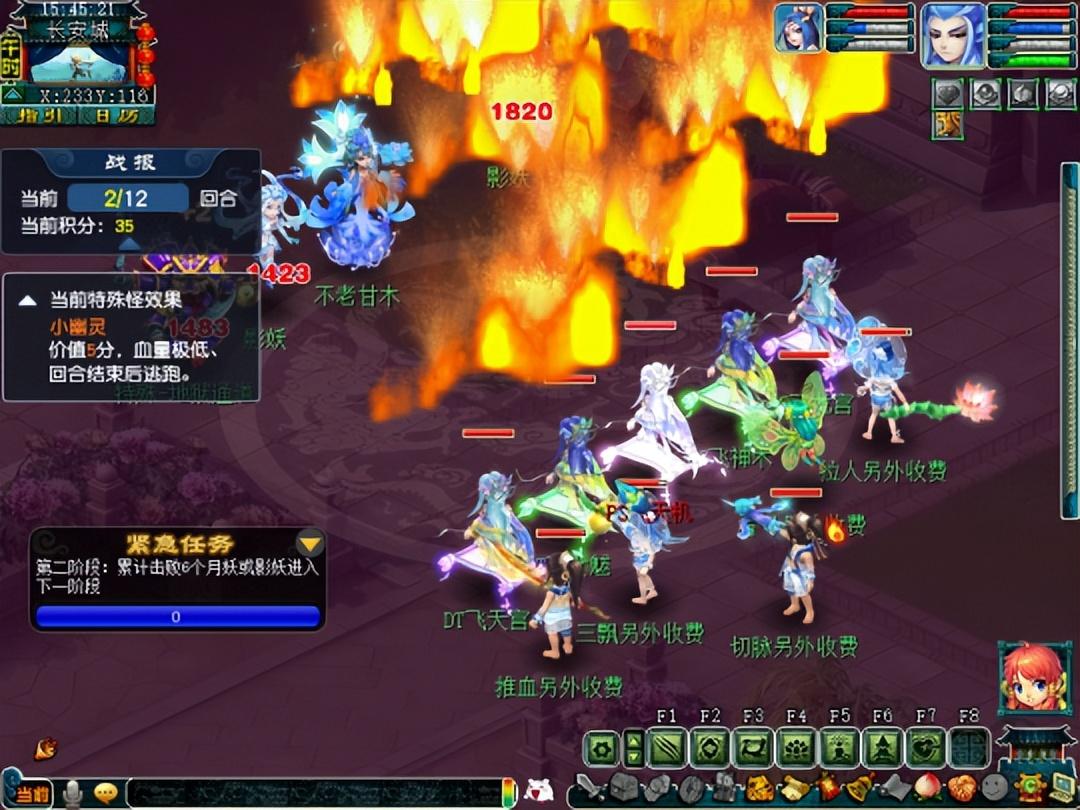This screenshot has width=1080, height=810.
Task: Select the pet portrait at top
Action: (x=799, y=28)
